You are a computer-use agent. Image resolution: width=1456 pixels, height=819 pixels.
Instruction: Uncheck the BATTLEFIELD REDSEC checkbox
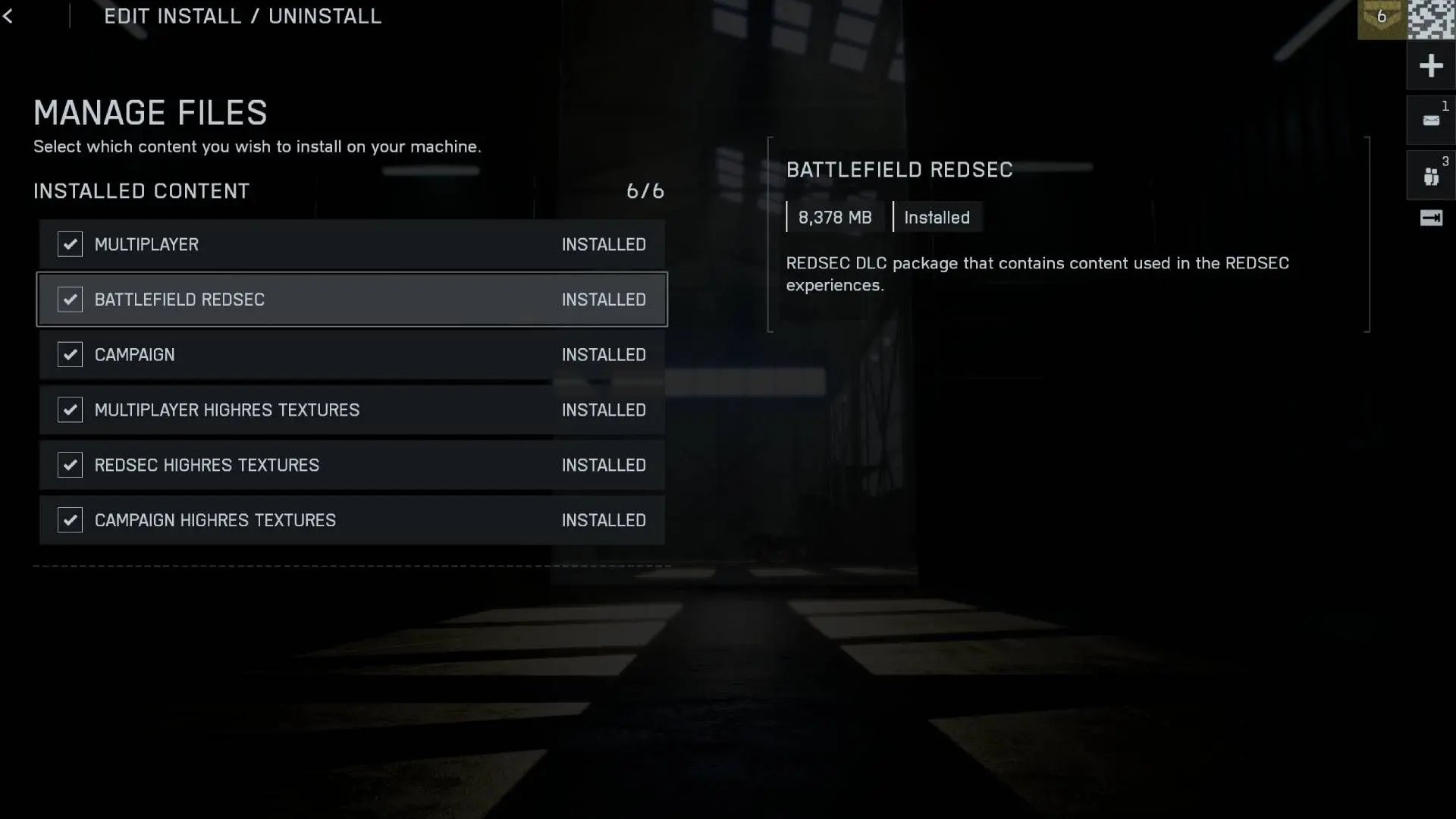(70, 300)
